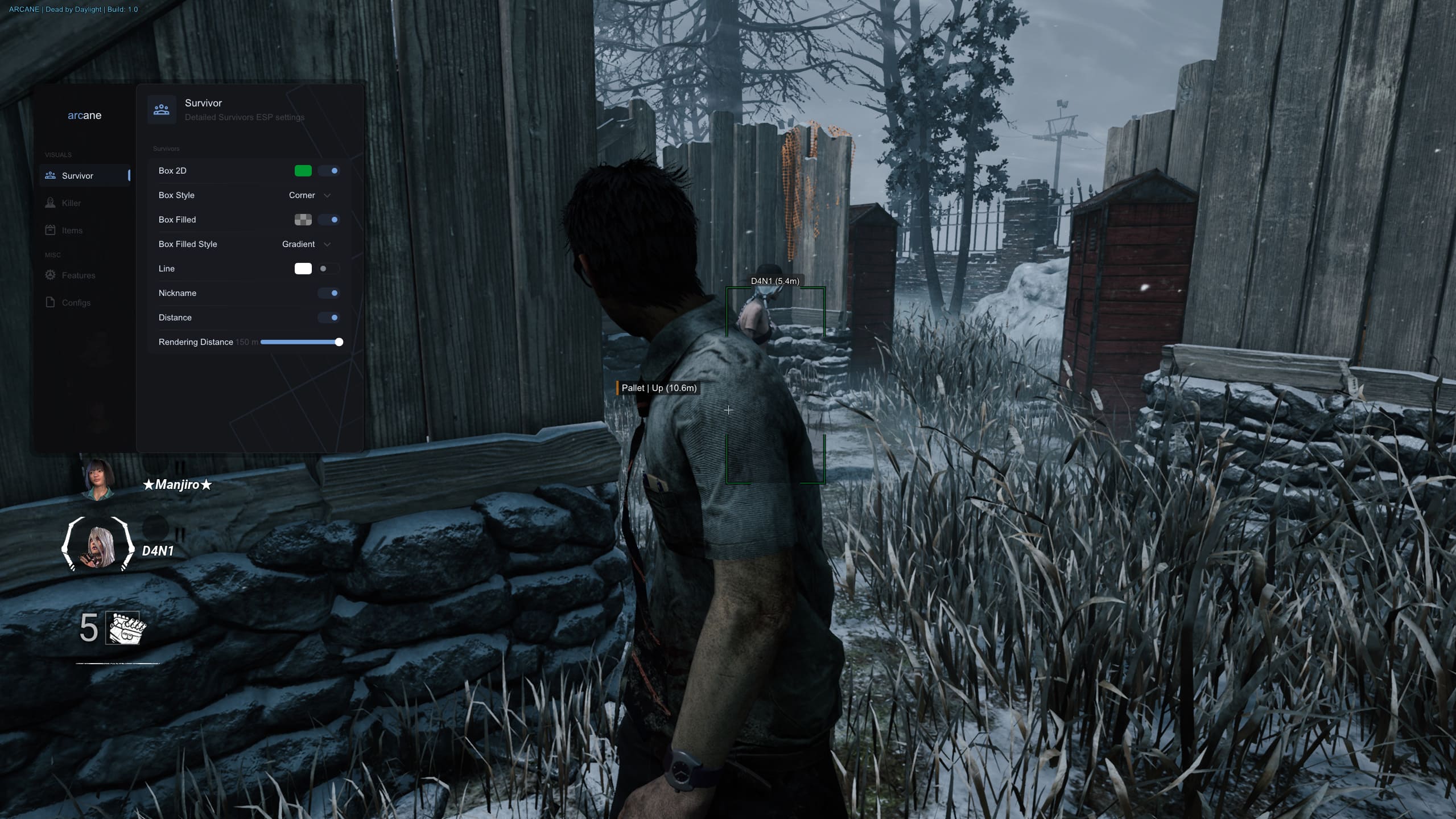Image resolution: width=1456 pixels, height=819 pixels.
Task: Select the Survivor tab in the sidebar
Action: [77, 176]
